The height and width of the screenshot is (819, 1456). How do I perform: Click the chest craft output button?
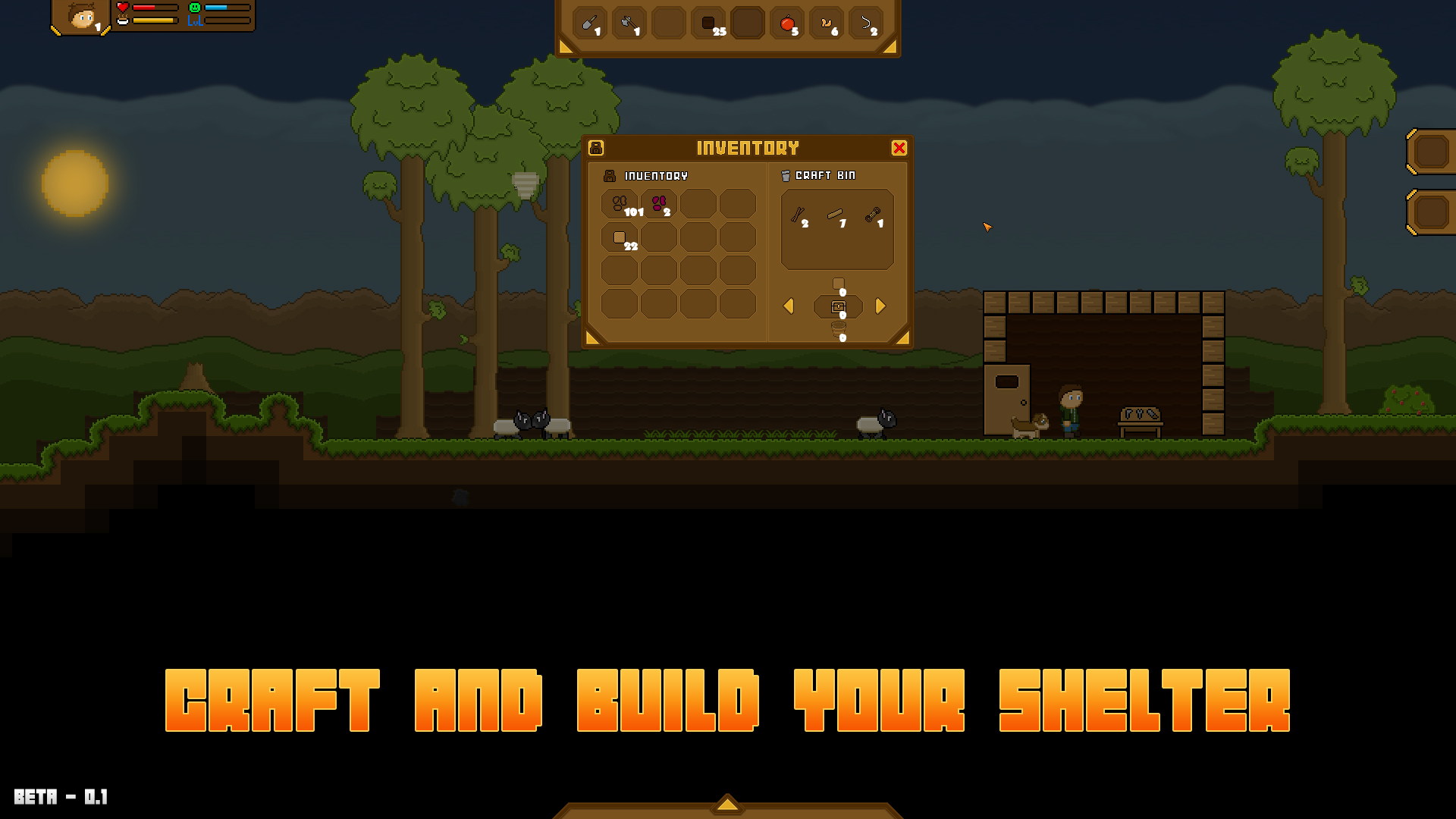click(x=837, y=306)
